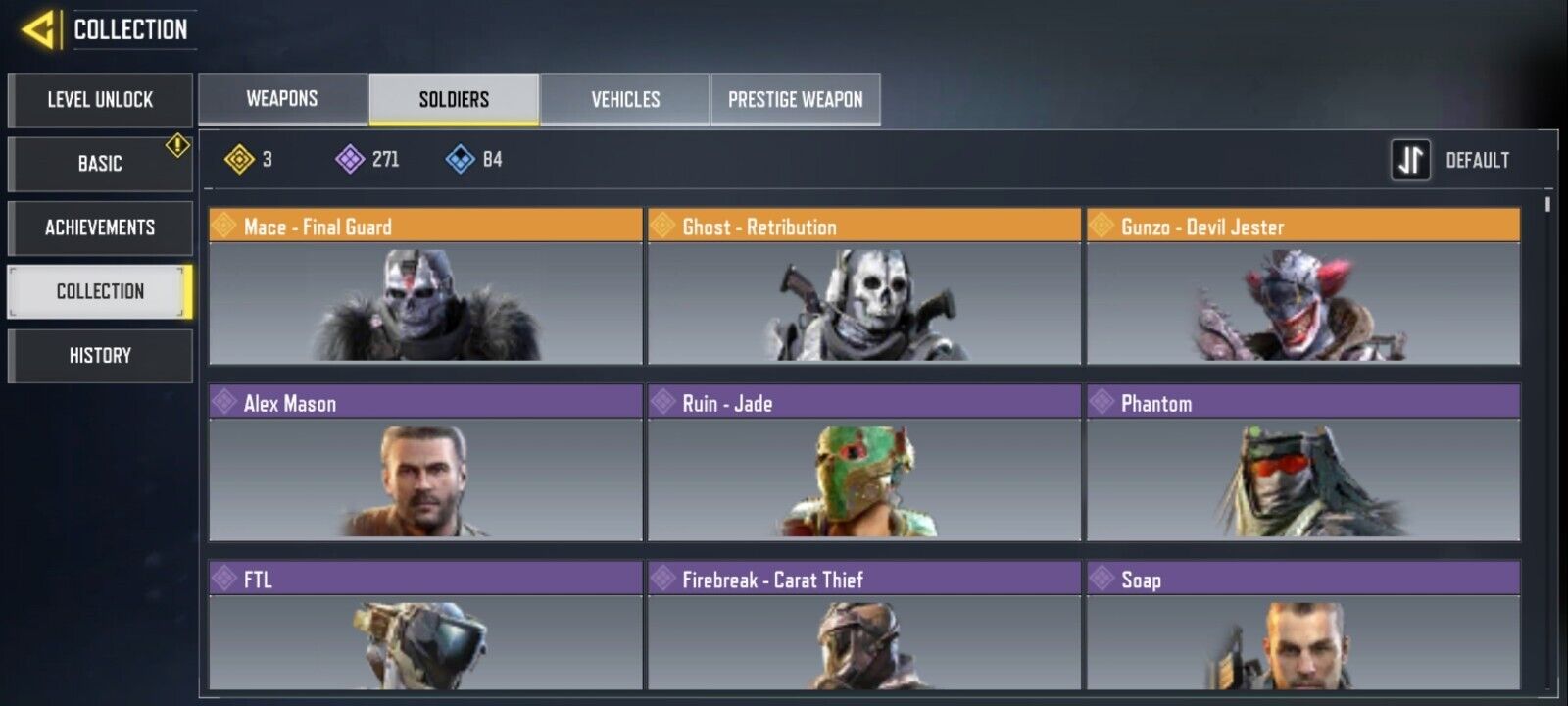Open the Prestige Weapon tab
Image resolution: width=1568 pixels, height=706 pixels.
click(x=796, y=99)
